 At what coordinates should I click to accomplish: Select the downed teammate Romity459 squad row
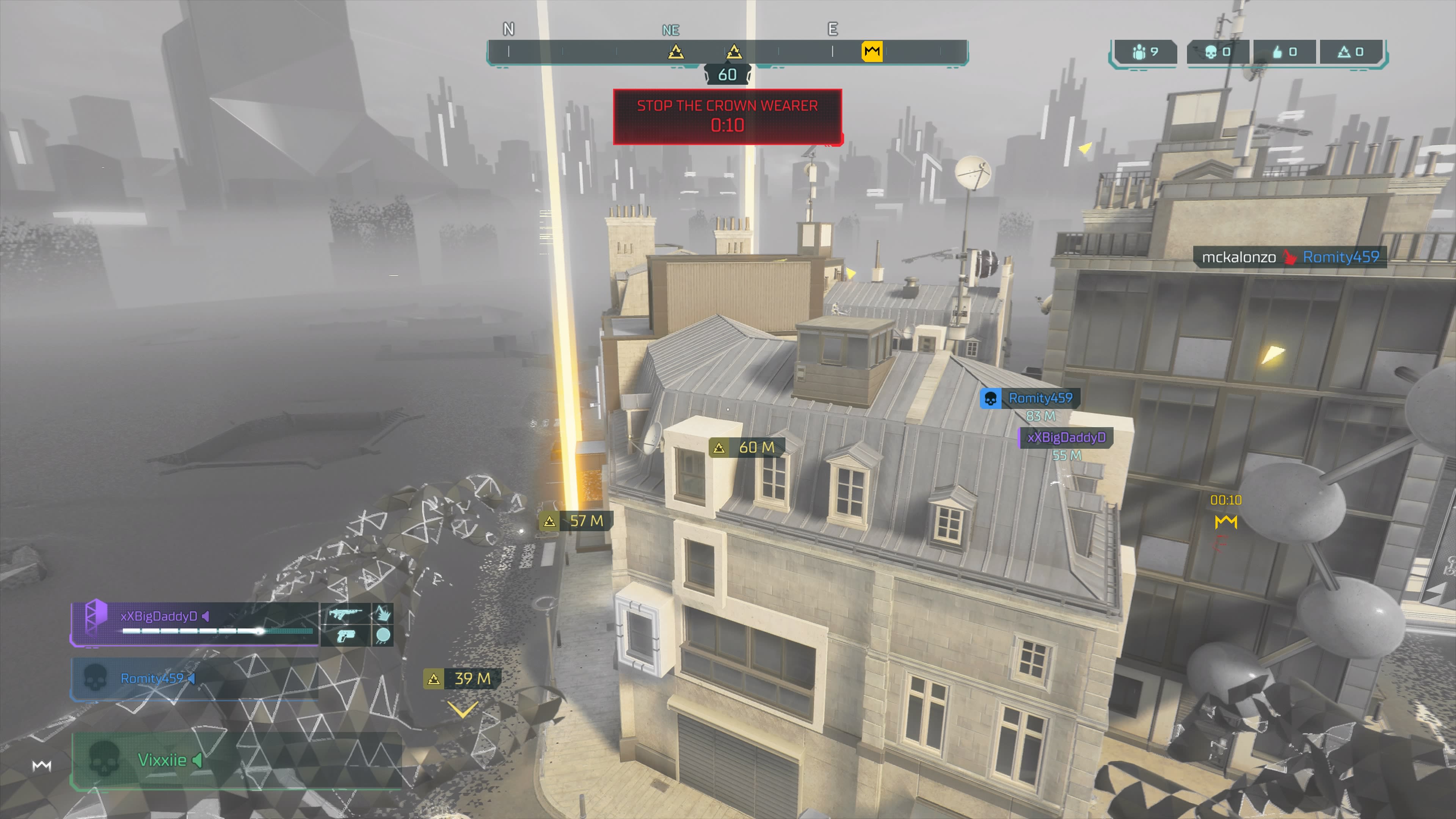point(192,678)
